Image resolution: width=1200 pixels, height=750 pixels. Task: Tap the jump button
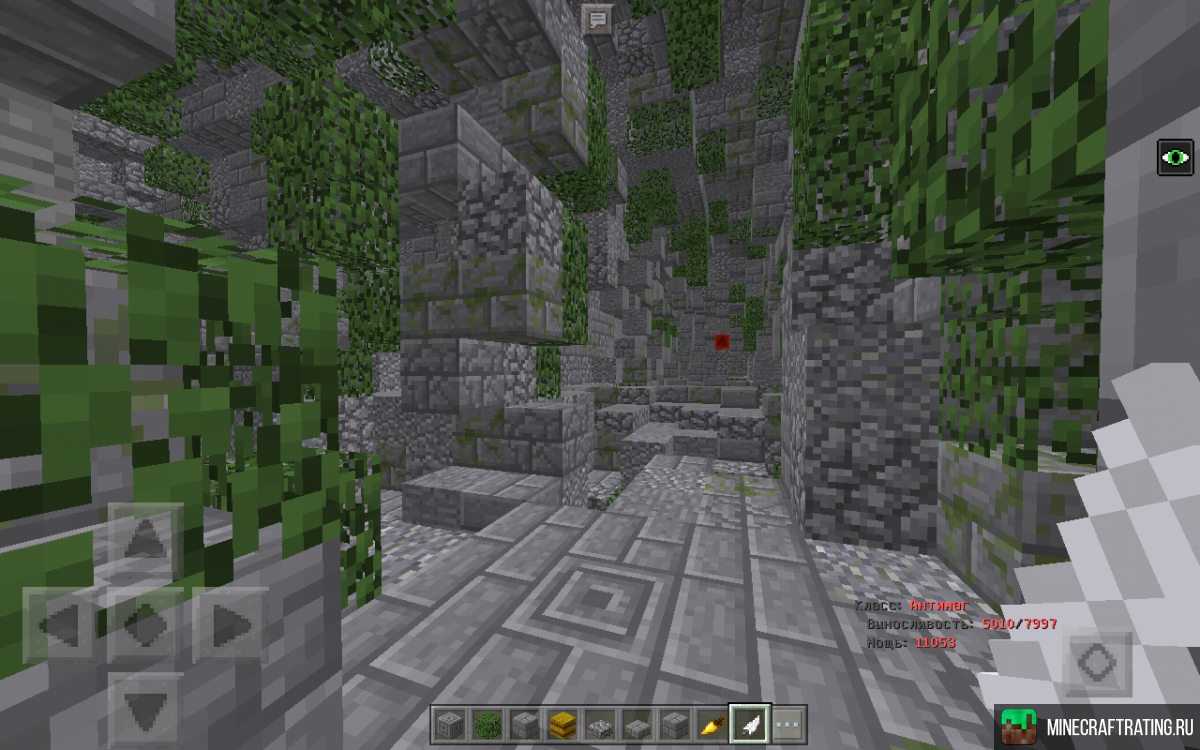tap(1096, 664)
